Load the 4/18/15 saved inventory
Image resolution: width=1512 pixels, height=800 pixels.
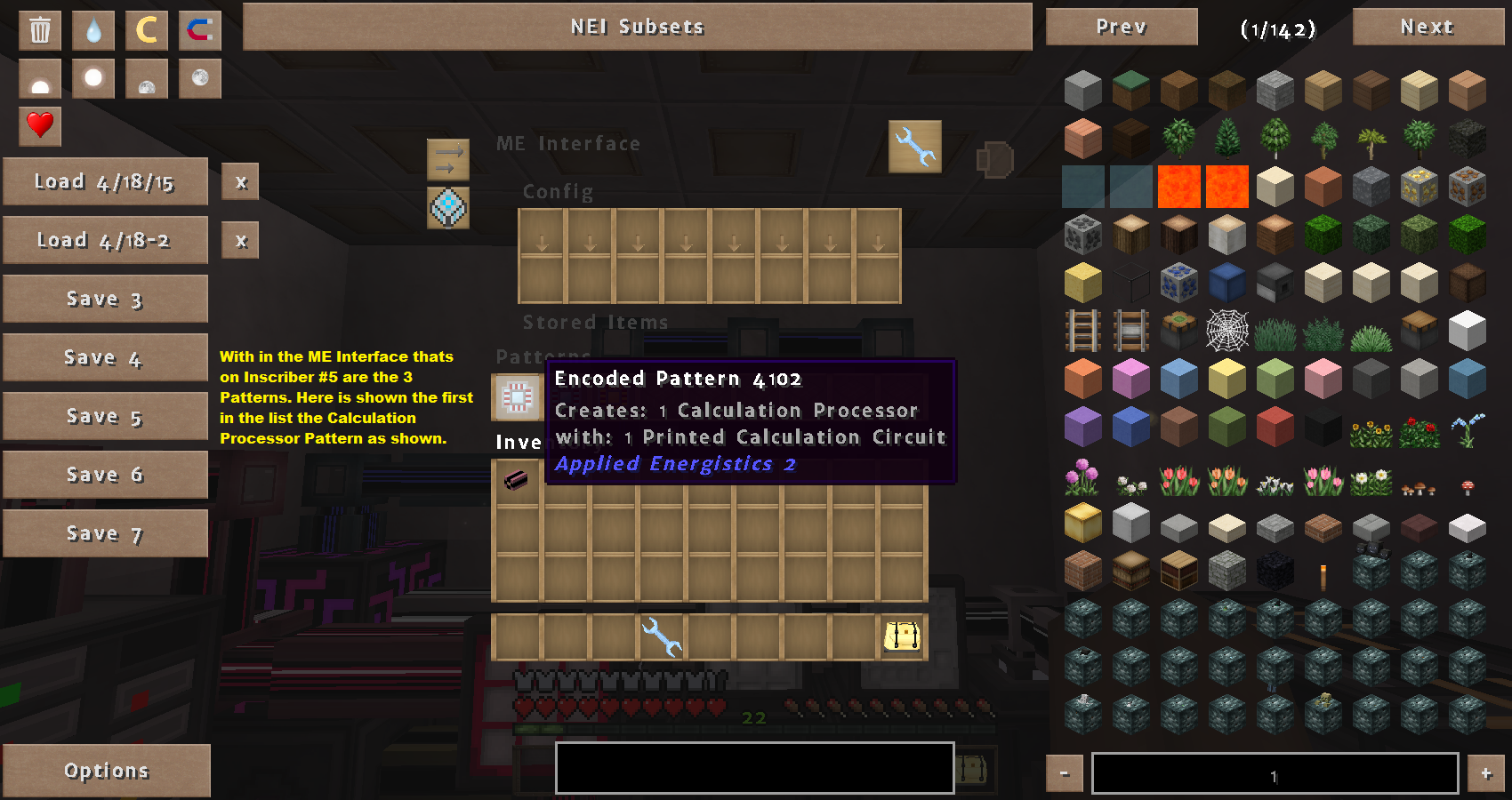(105, 181)
